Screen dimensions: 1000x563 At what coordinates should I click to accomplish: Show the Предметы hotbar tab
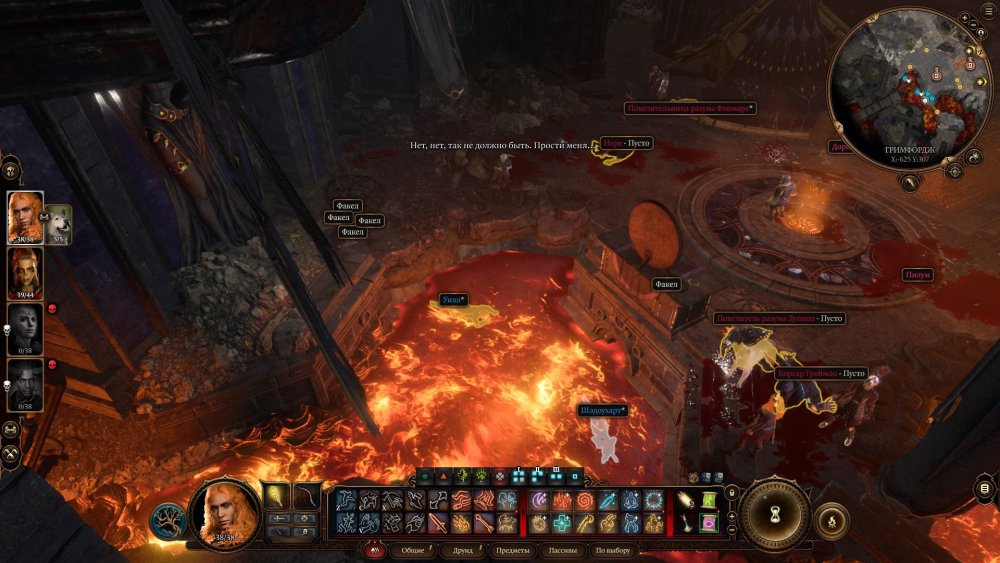(x=512, y=551)
